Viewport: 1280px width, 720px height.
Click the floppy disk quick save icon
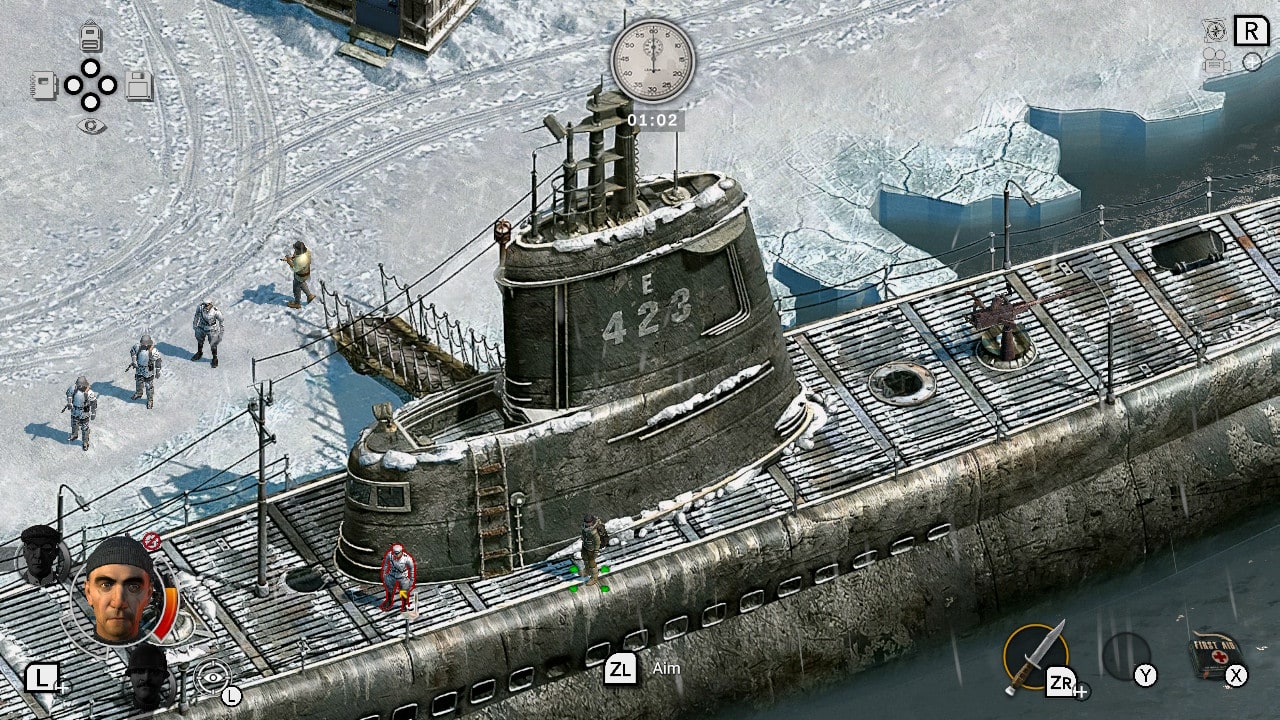click(139, 86)
